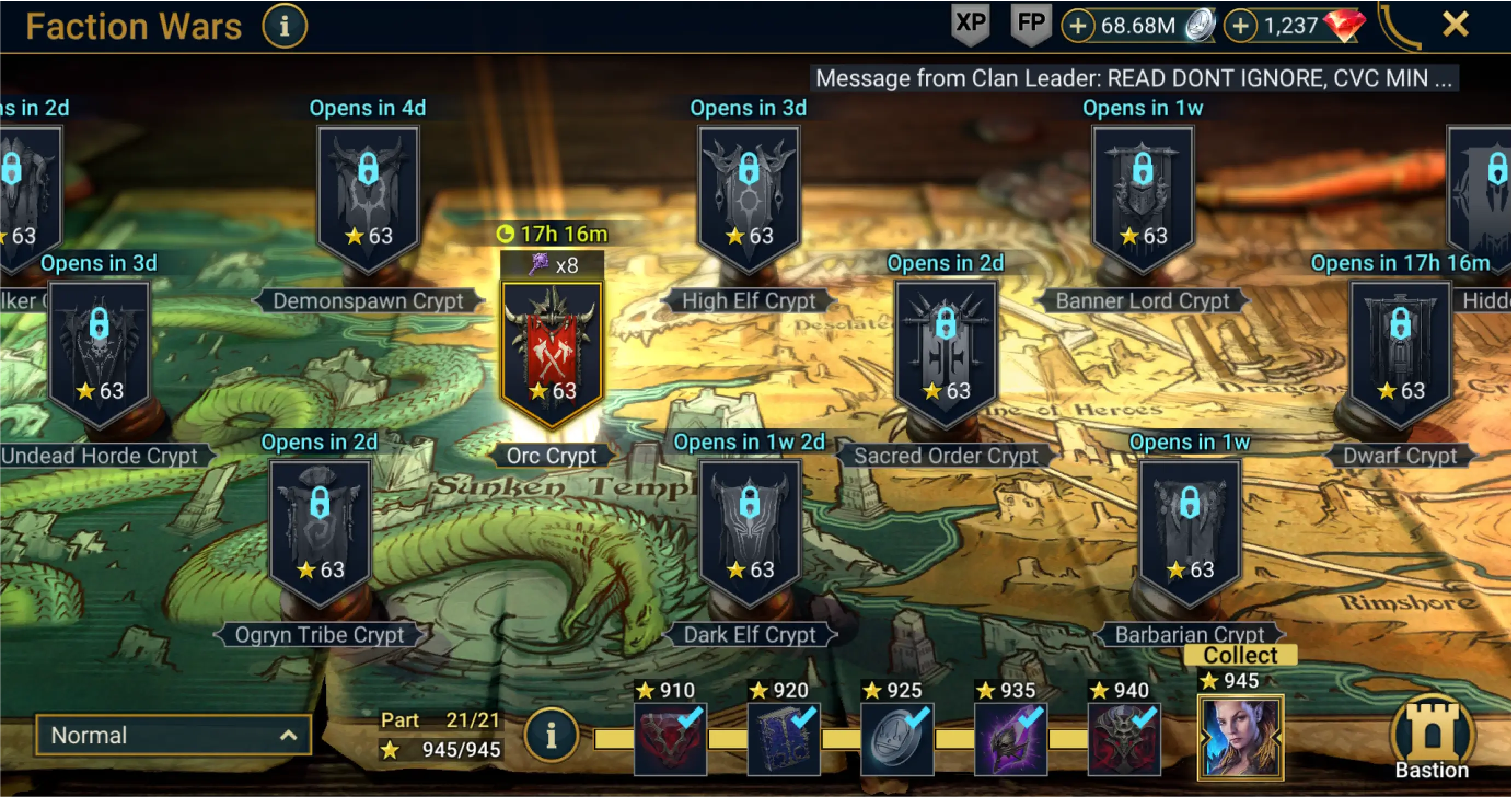Screen dimensions: 1512x797
Task: Open the star rewards info button
Action: click(551, 735)
